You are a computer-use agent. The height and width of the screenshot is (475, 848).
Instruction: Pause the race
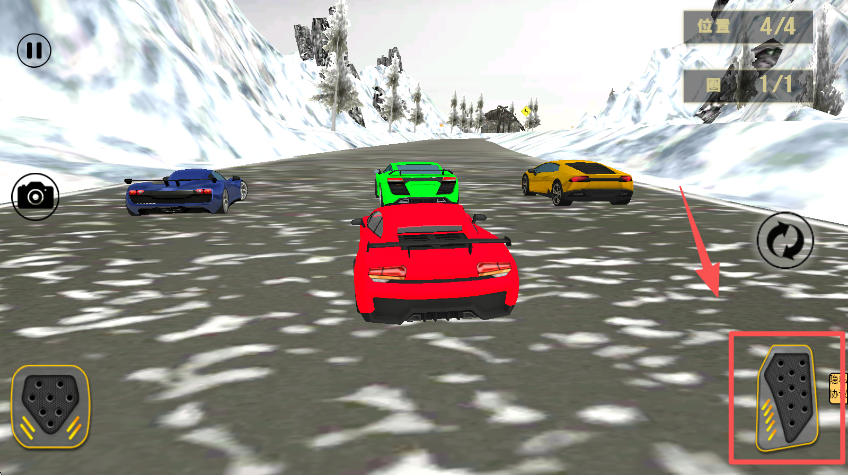pyautogui.click(x=34, y=50)
